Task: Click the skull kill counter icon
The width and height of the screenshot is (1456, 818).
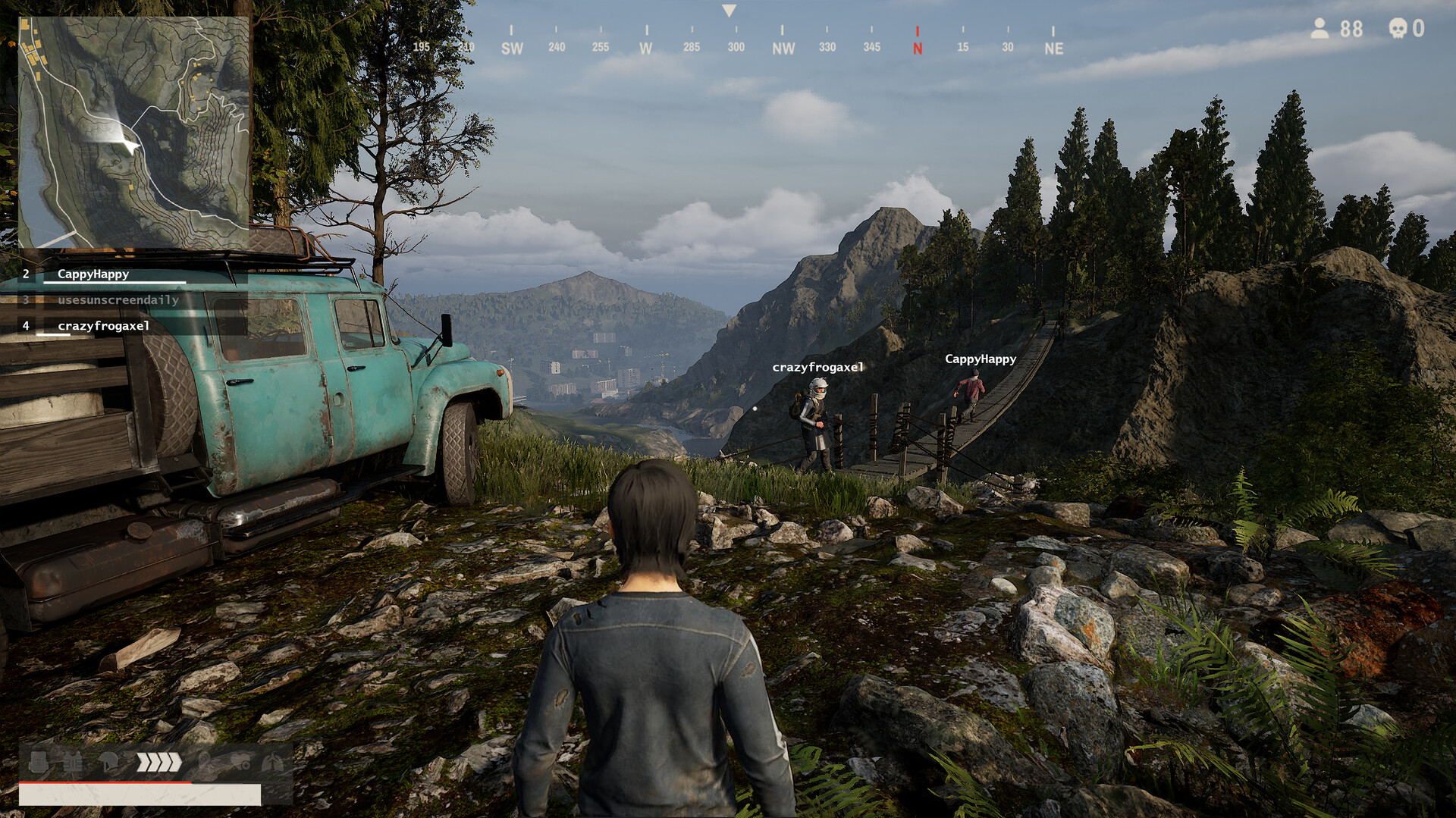Action: (1397, 29)
